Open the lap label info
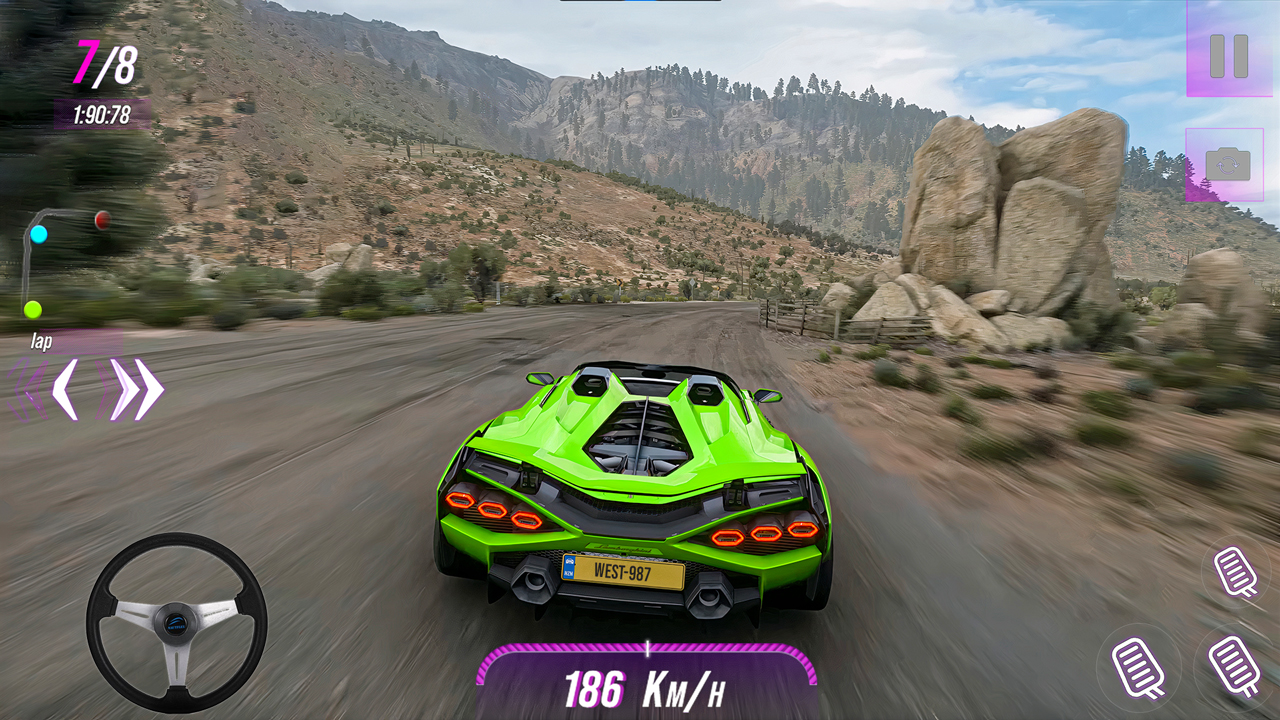 41,341
